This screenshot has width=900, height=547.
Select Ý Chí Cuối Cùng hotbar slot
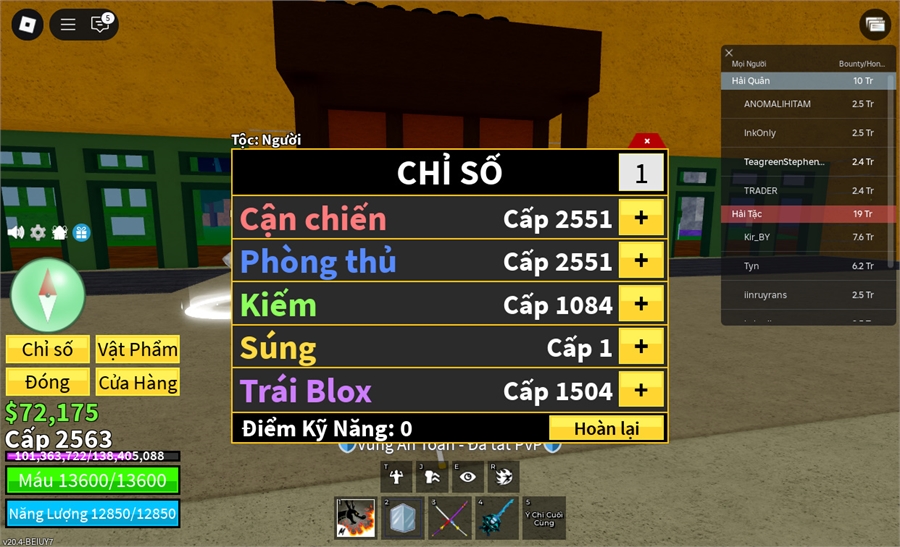(544, 518)
